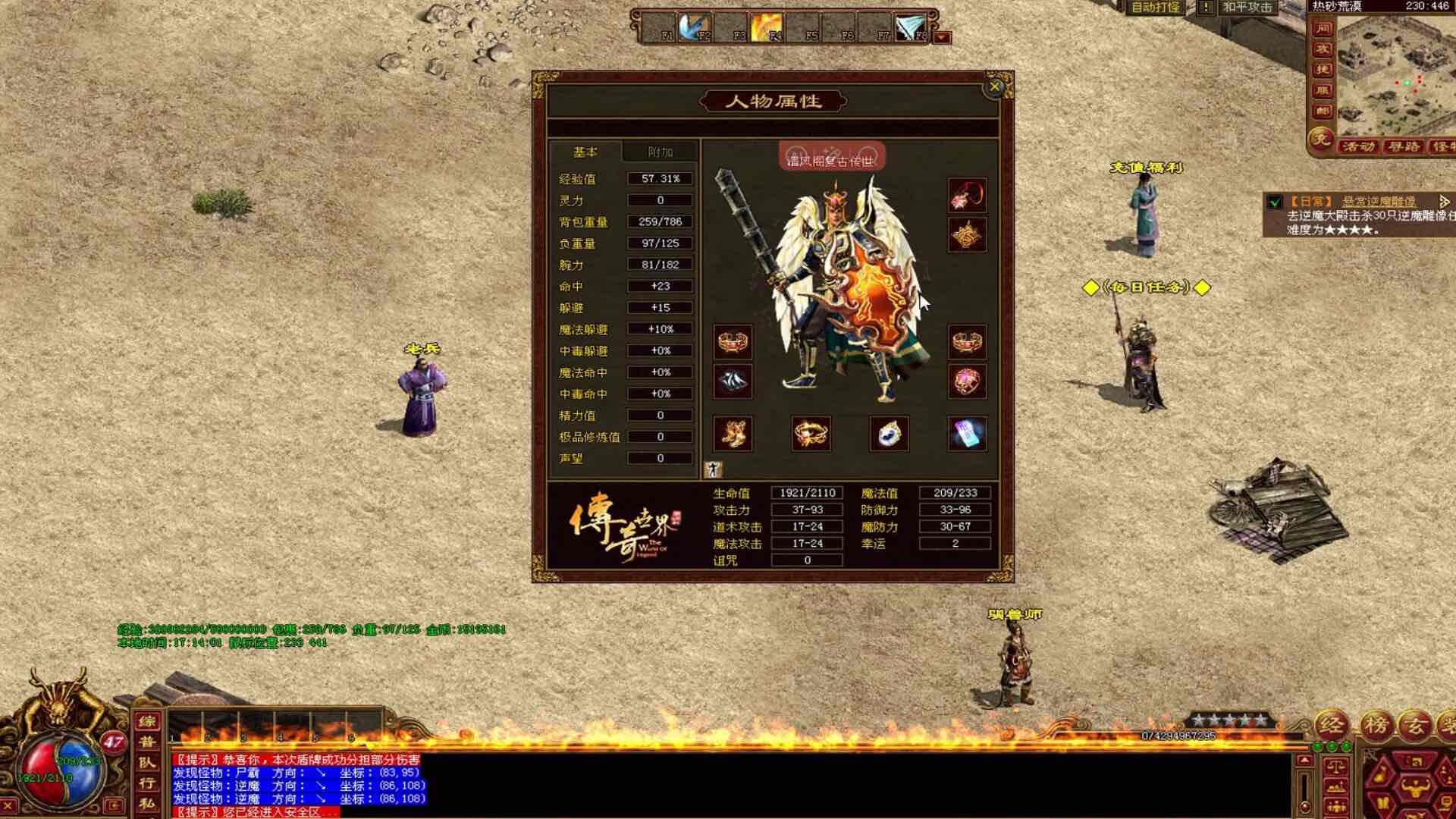Open the 充 recharge icon below the minimap

pos(1323,140)
